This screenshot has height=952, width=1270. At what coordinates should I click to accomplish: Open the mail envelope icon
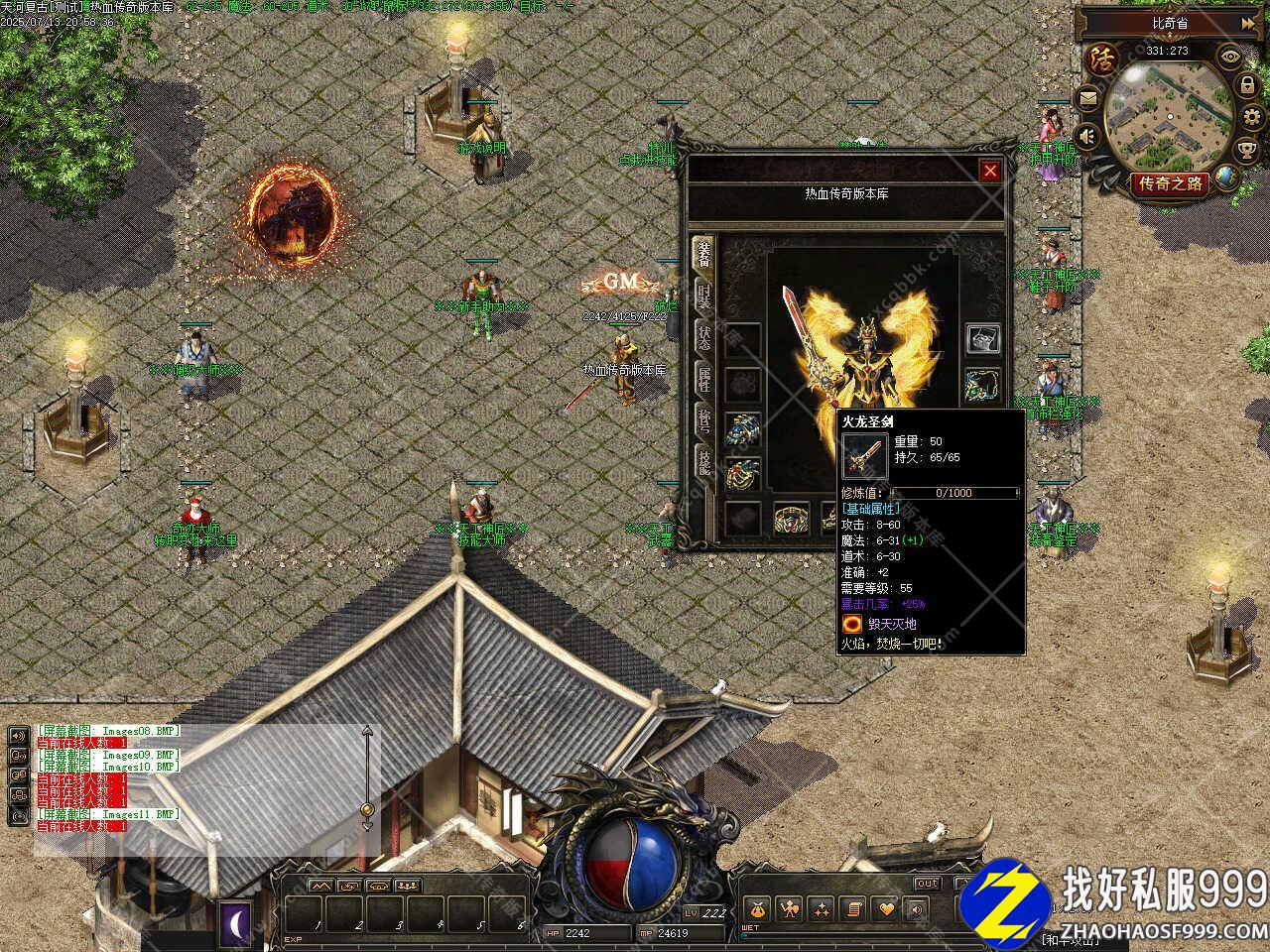pyautogui.click(x=1089, y=97)
